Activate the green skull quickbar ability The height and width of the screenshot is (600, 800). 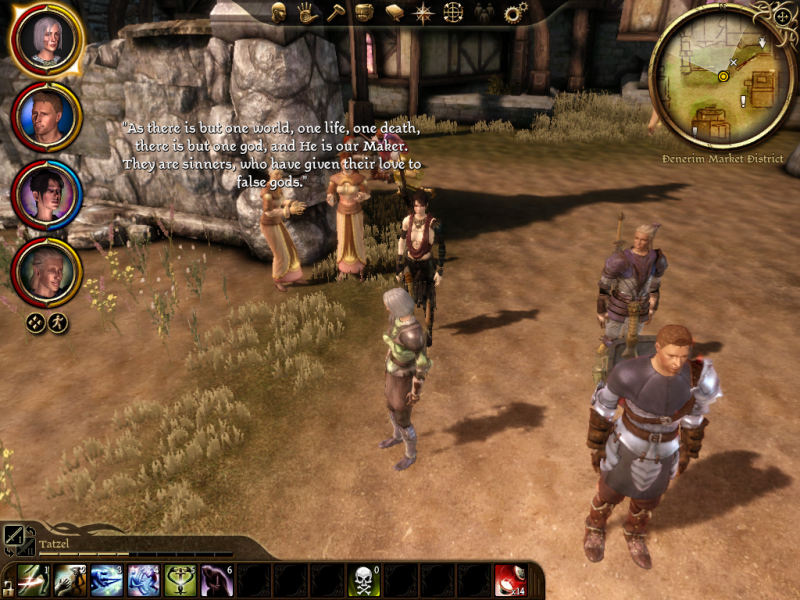[x=364, y=580]
